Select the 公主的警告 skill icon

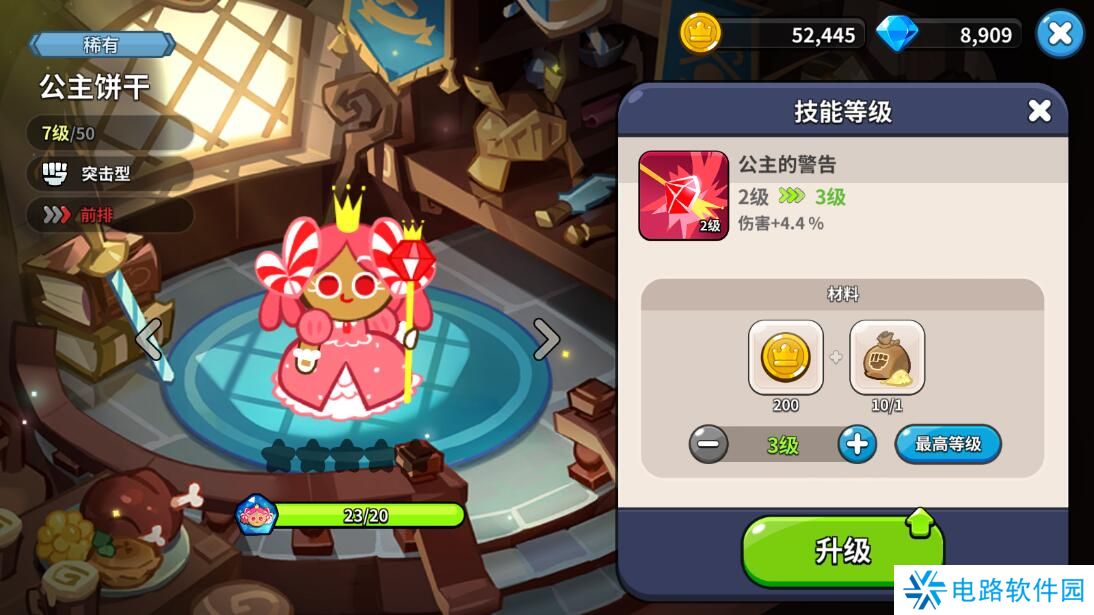(x=684, y=196)
